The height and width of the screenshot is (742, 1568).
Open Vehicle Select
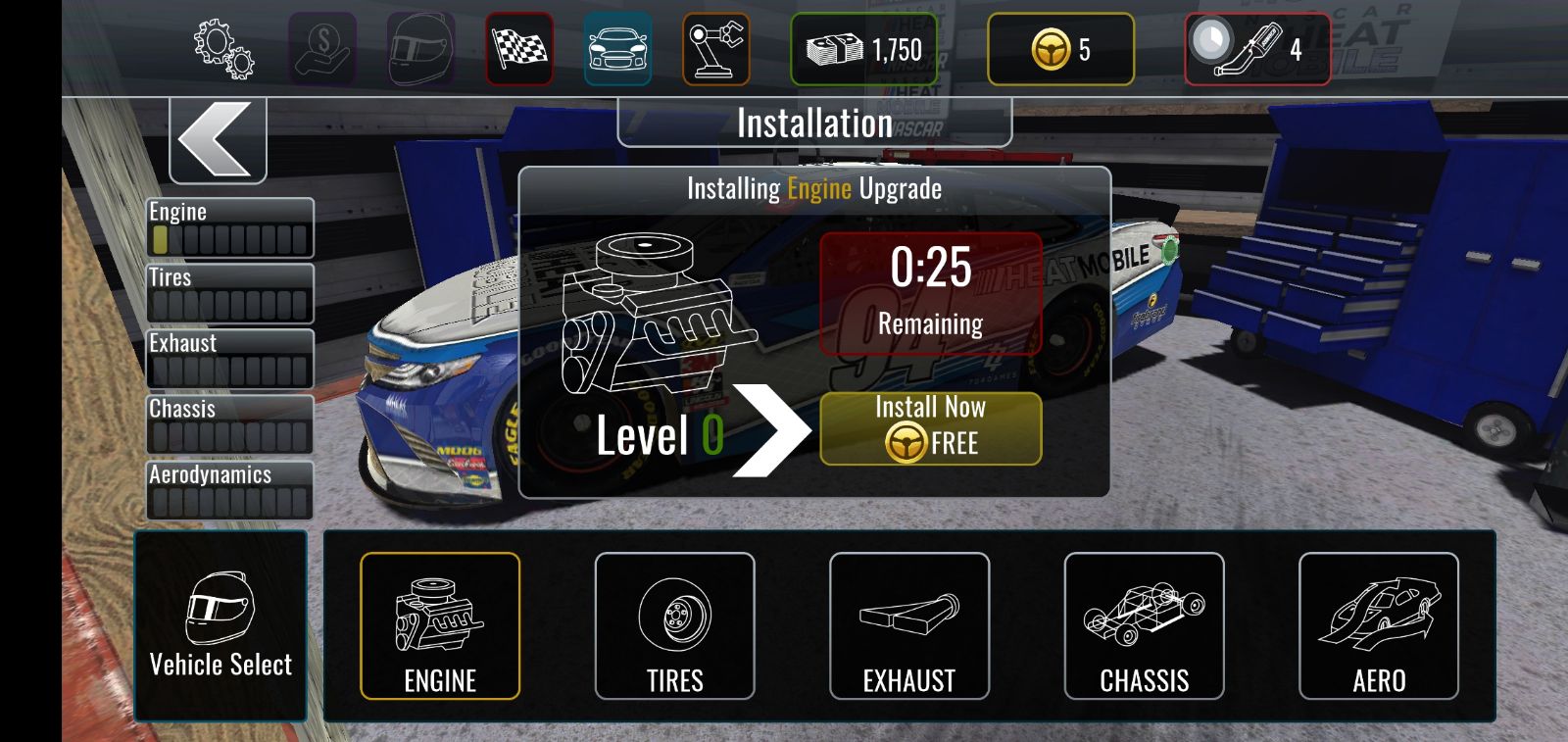pyautogui.click(x=220, y=625)
